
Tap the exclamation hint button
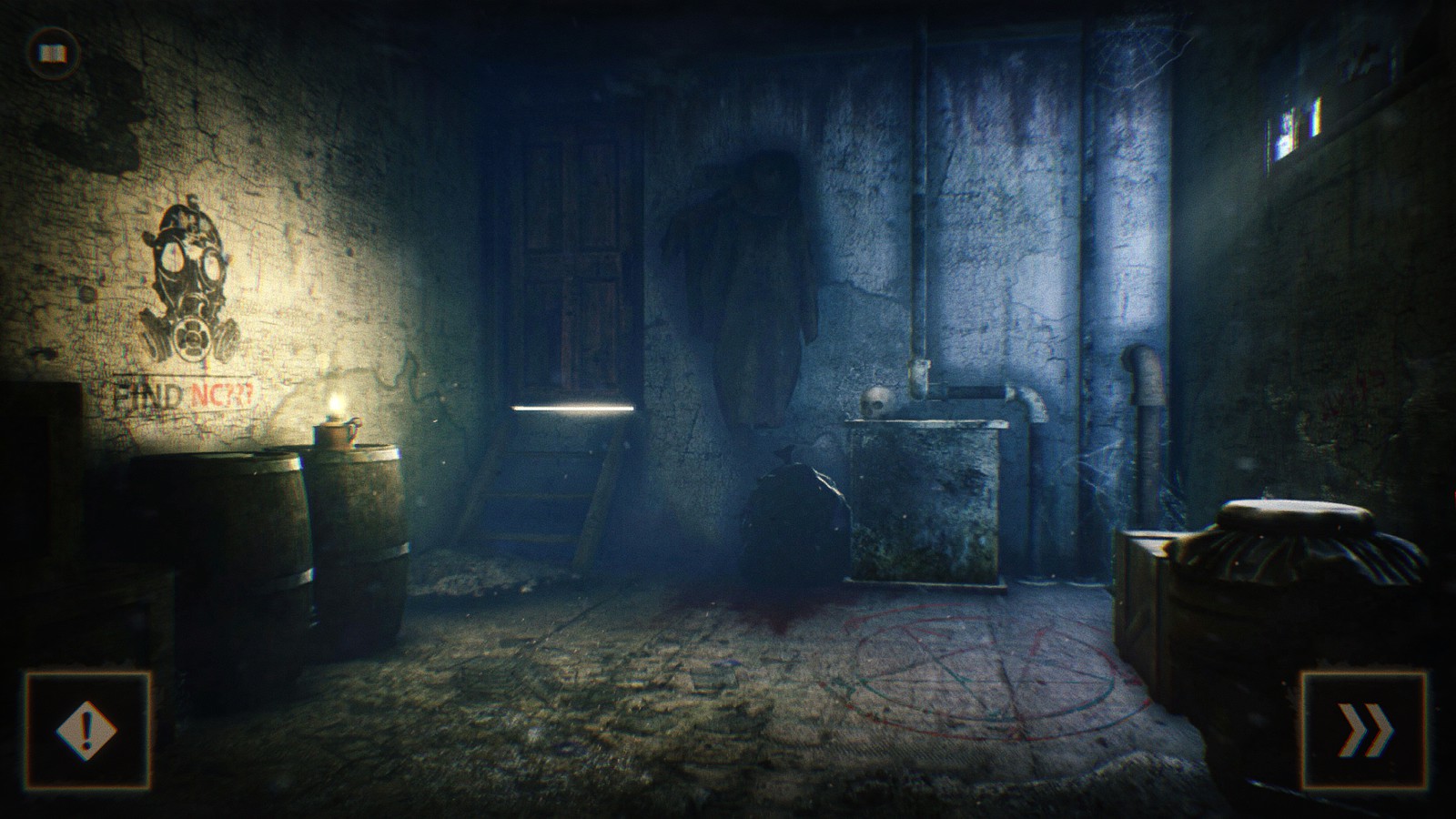pyautogui.click(x=87, y=730)
